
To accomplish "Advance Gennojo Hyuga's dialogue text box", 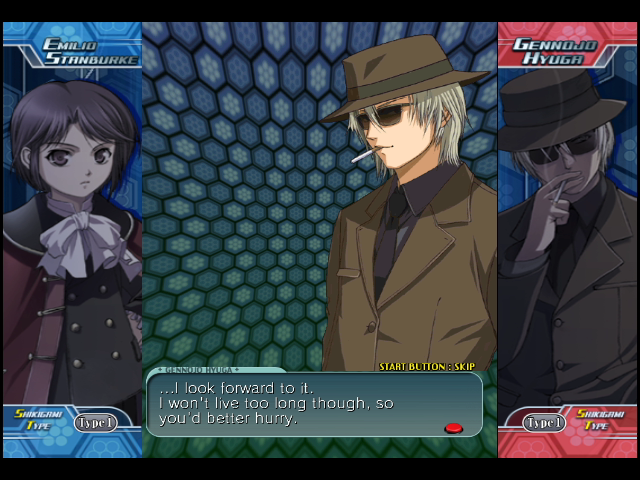I will (x=314, y=404).
